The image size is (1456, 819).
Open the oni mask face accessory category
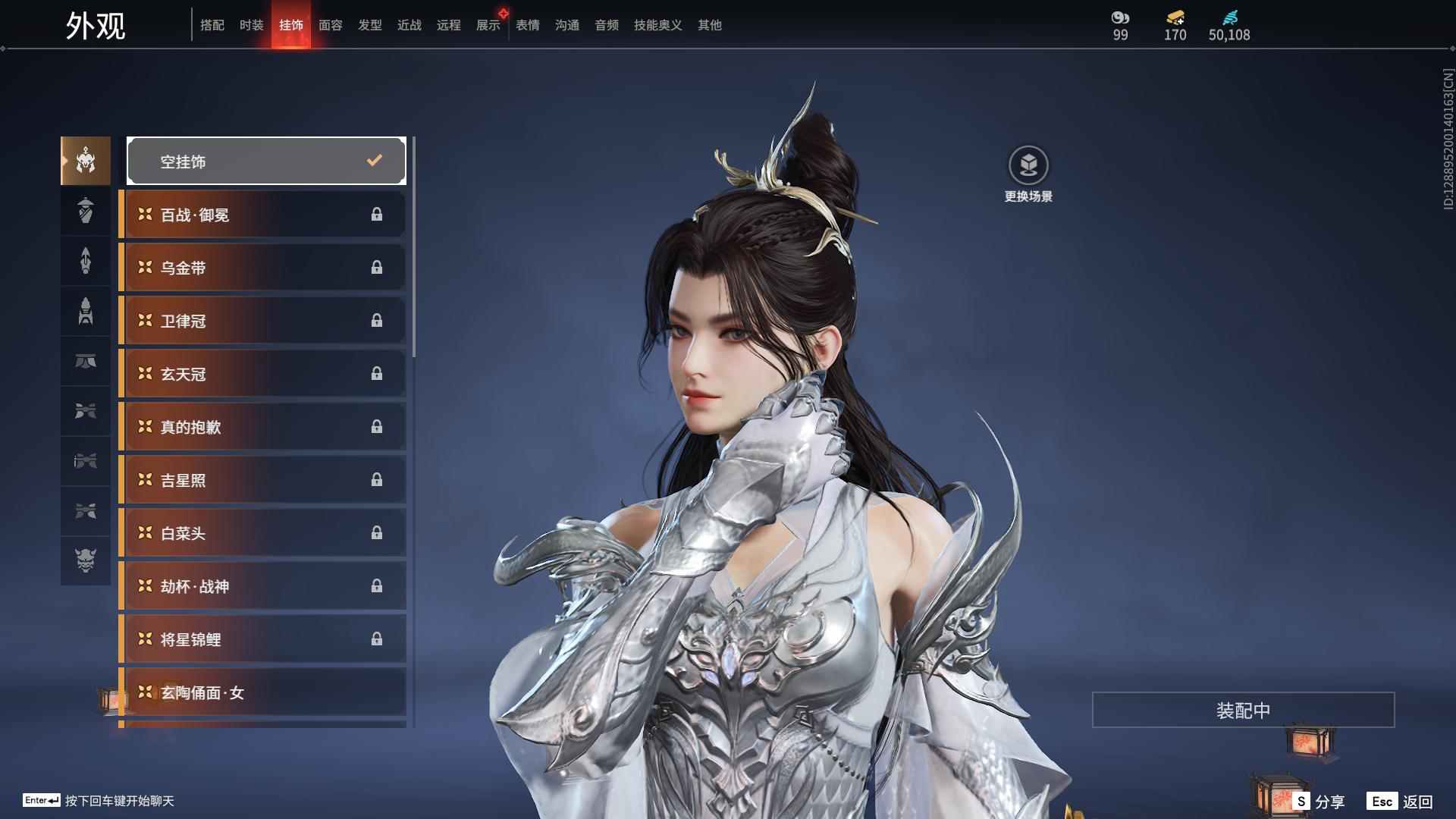tap(86, 561)
